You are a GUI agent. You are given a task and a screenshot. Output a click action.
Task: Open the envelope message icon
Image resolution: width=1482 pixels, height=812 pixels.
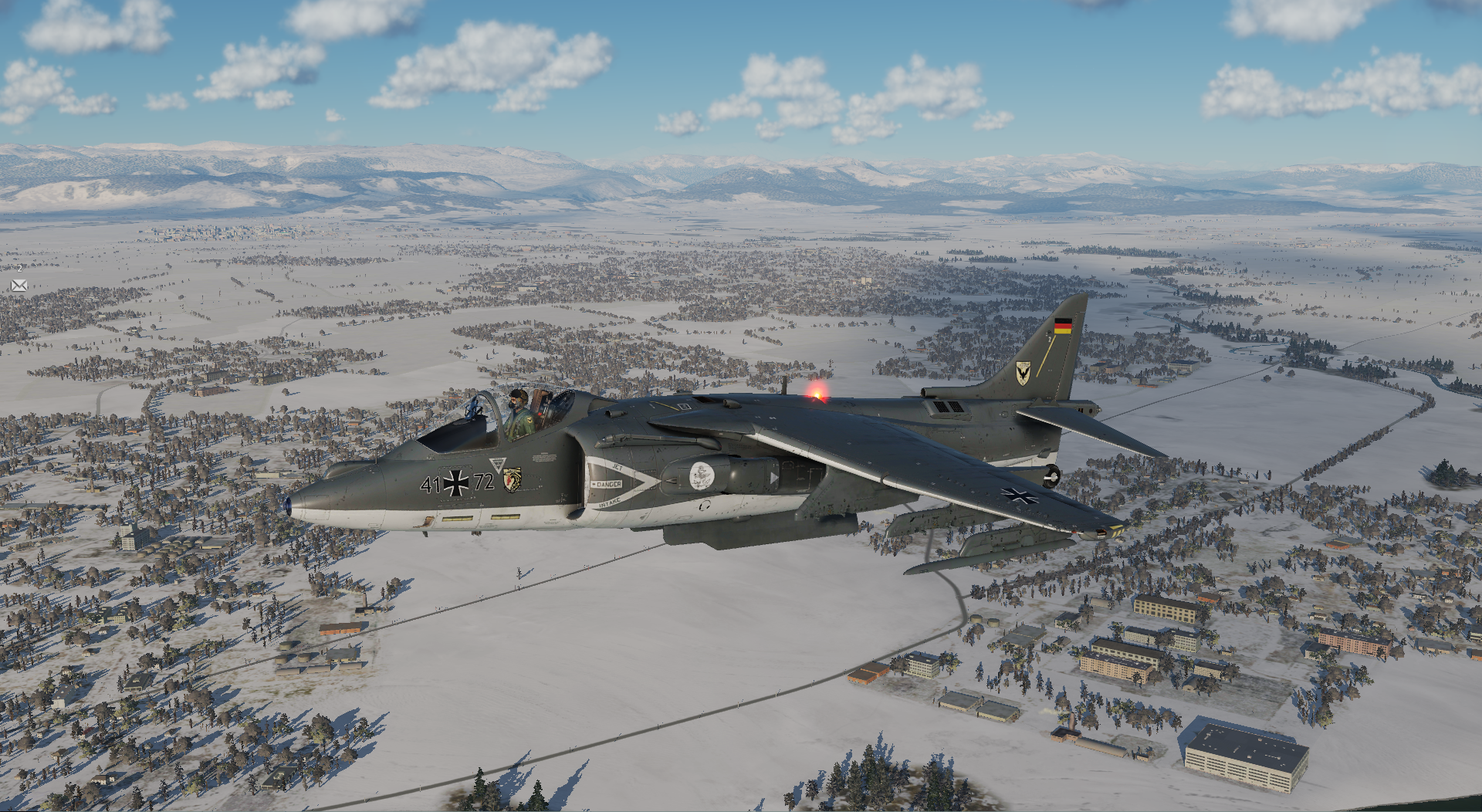tap(19, 286)
